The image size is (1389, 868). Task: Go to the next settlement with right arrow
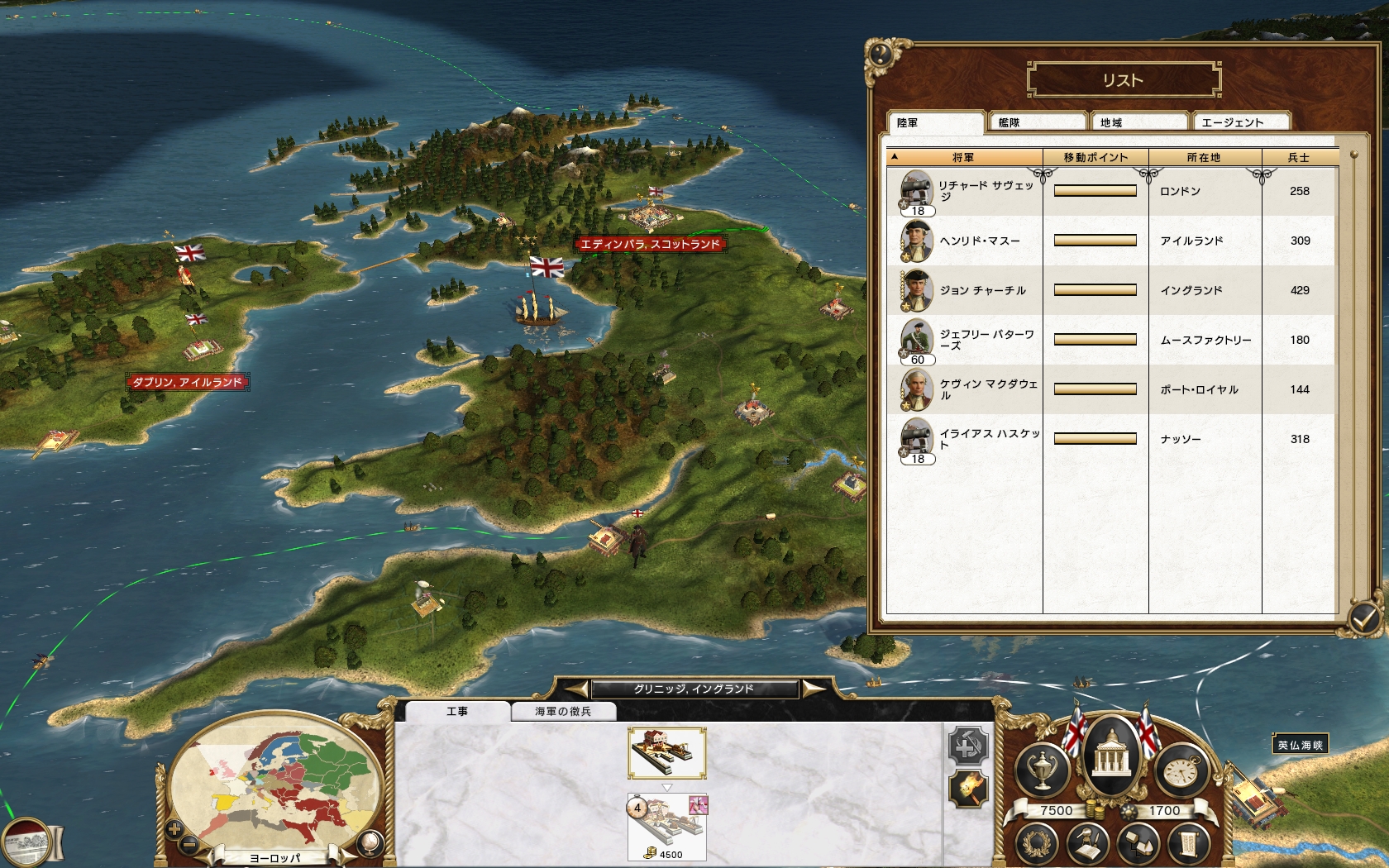pyautogui.click(x=813, y=689)
